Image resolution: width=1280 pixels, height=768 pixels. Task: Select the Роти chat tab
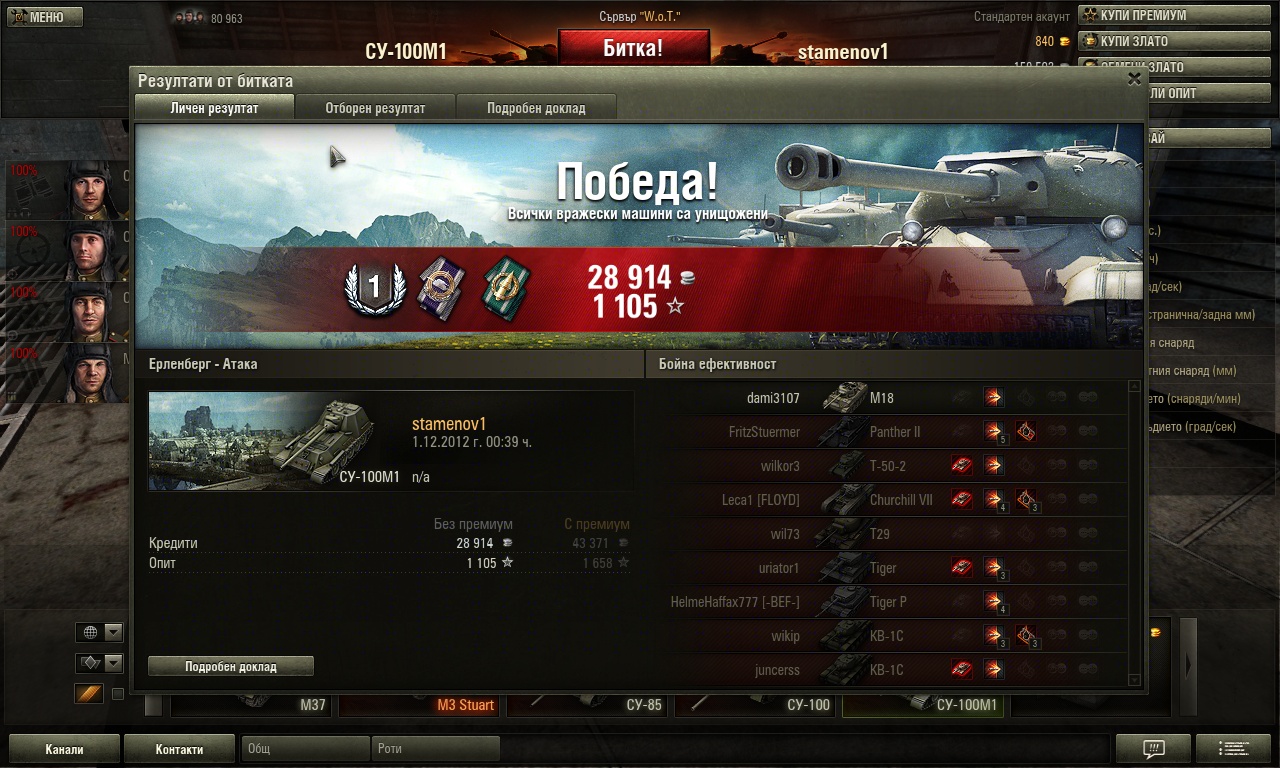(435, 748)
